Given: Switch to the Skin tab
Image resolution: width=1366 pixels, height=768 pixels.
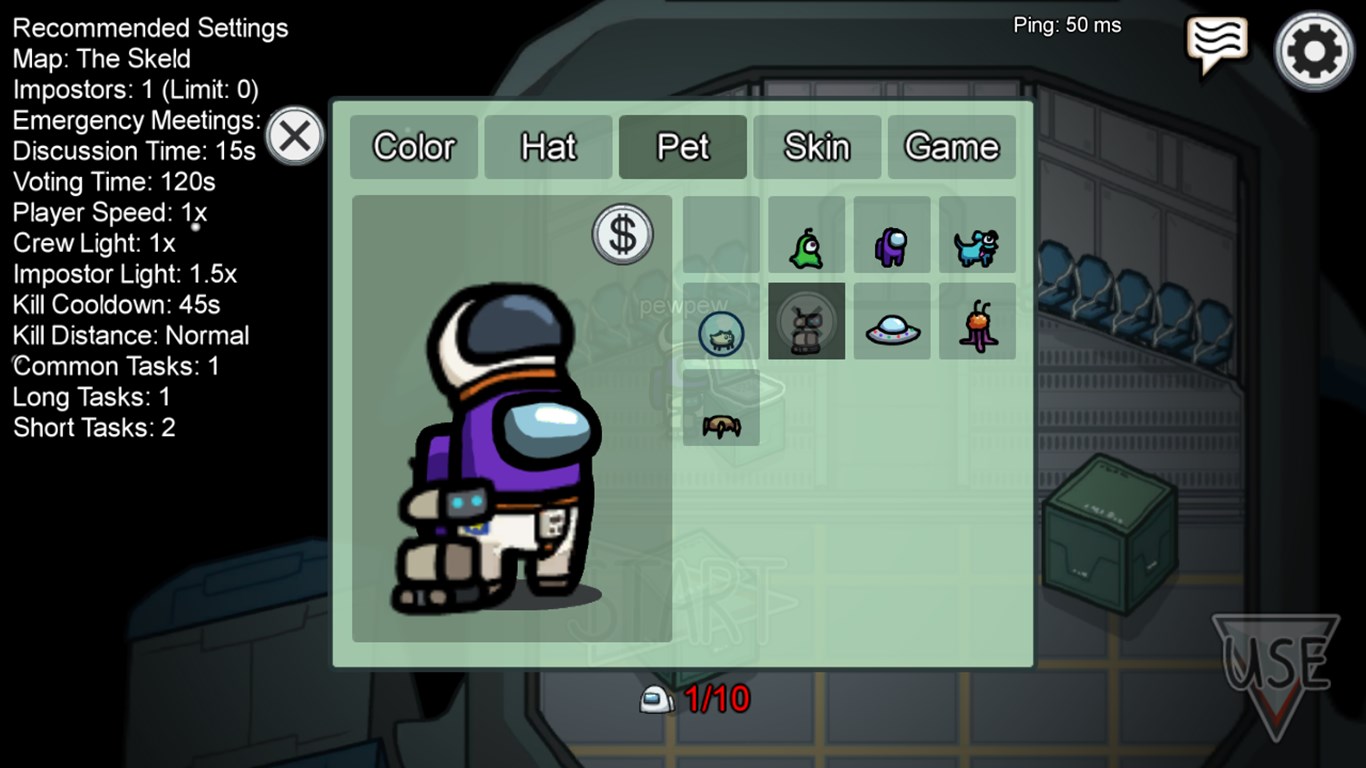Looking at the screenshot, I should (817, 146).
